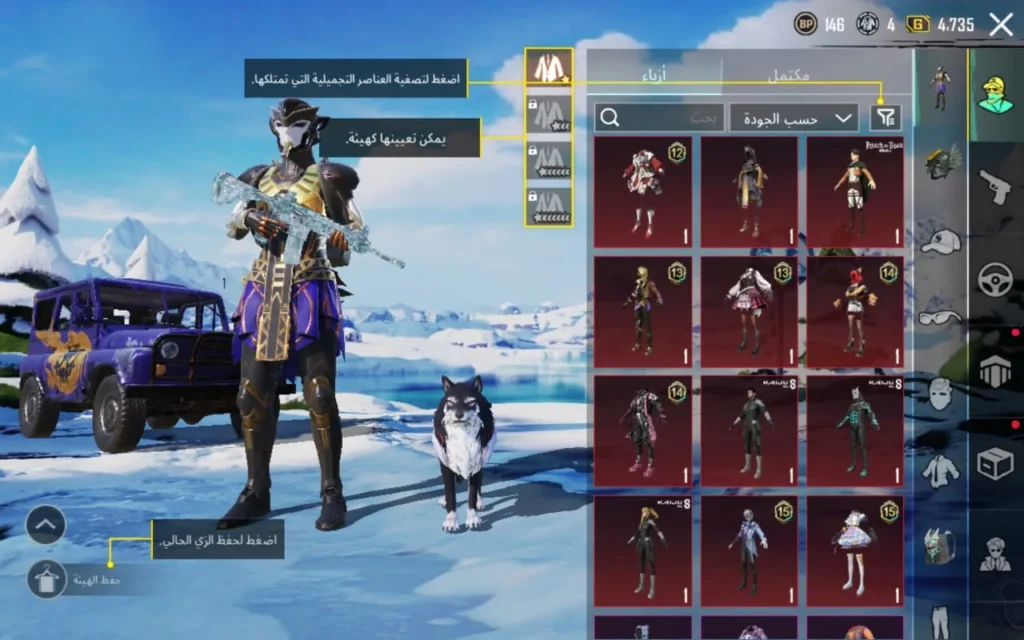Save the current look with the hanger button
This screenshot has width=1024, height=640.
coord(46,578)
